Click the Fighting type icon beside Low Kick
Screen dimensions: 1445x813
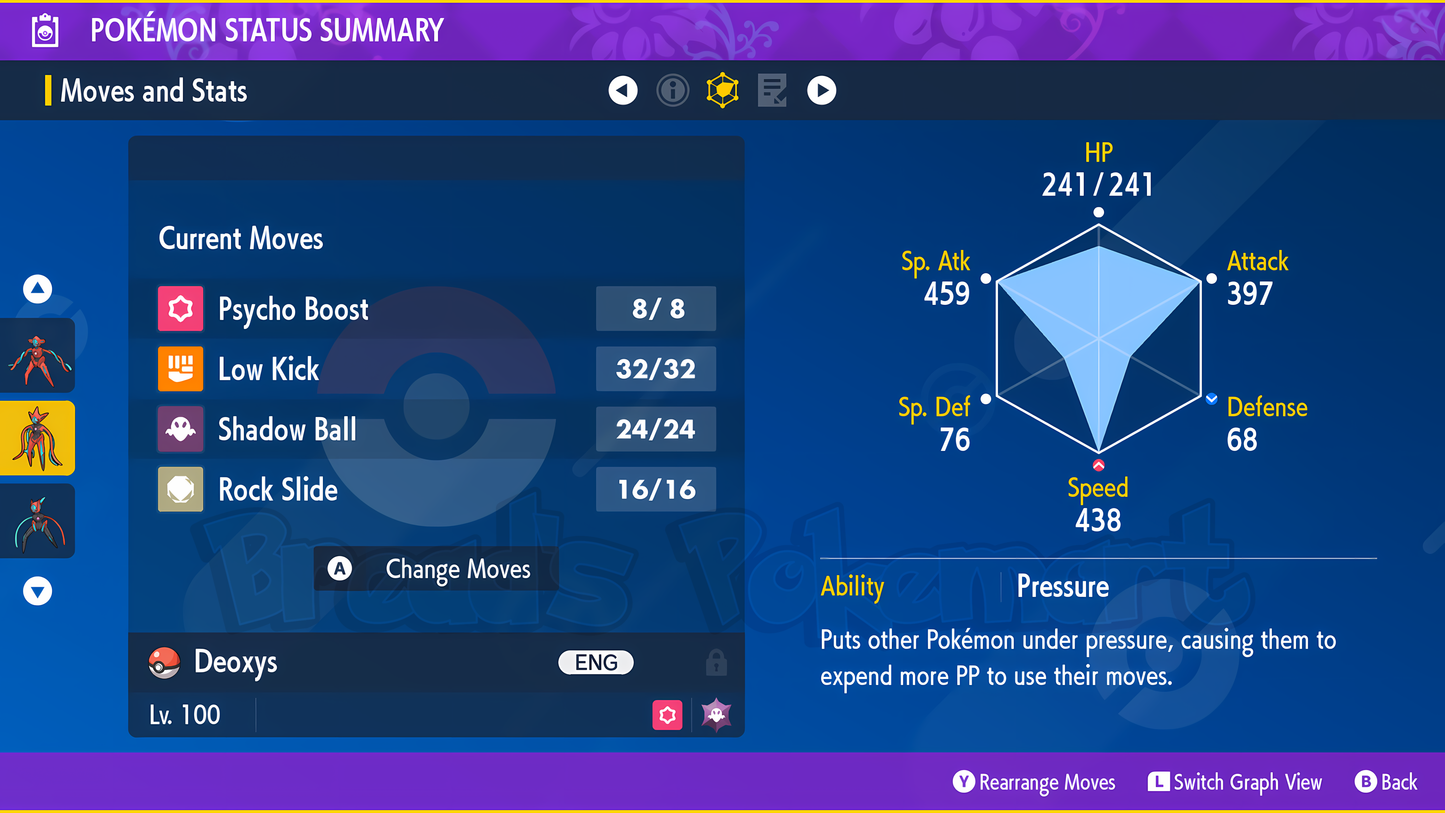(x=182, y=369)
